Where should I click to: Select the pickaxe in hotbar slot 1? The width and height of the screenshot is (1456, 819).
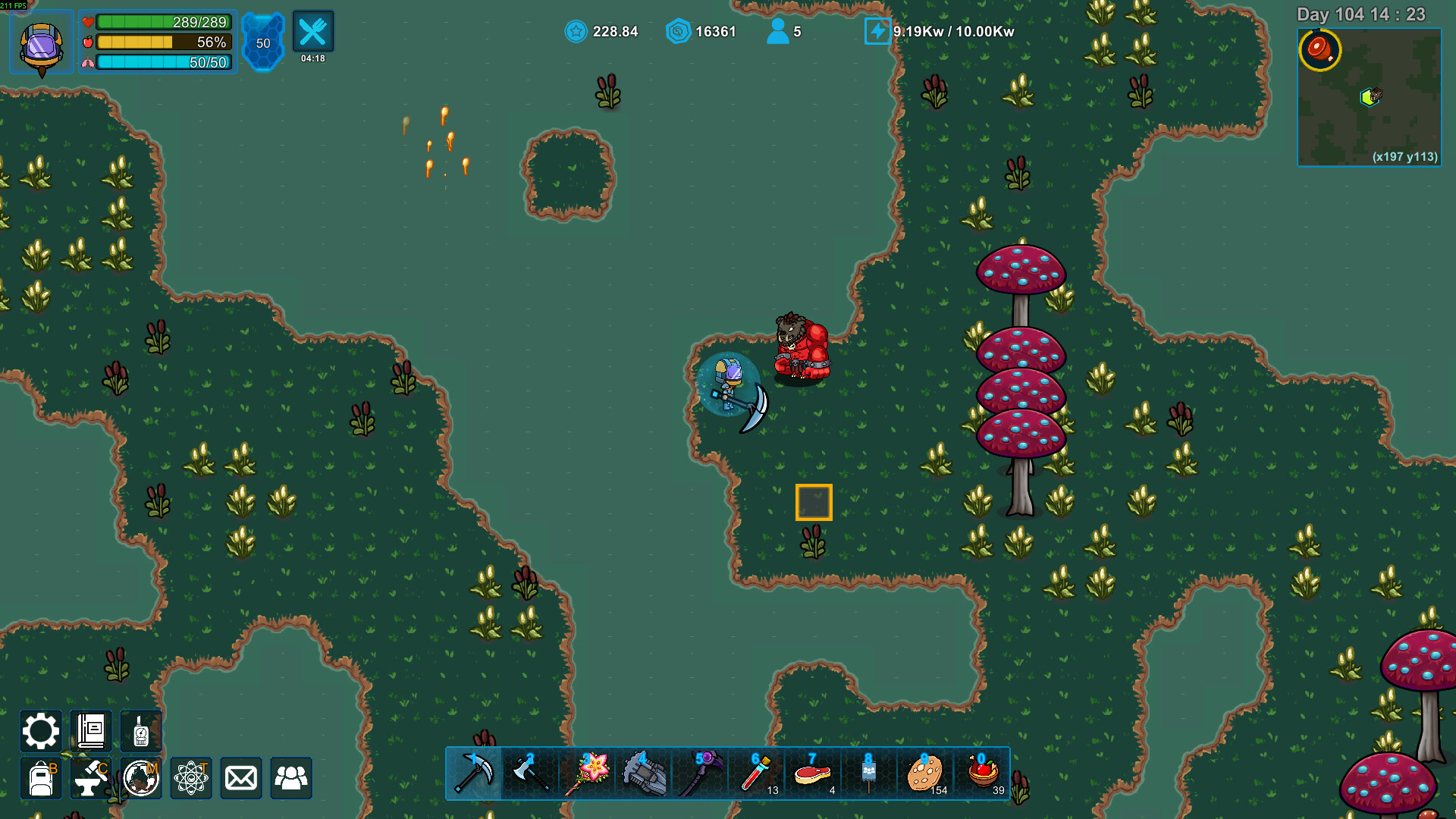point(475,773)
